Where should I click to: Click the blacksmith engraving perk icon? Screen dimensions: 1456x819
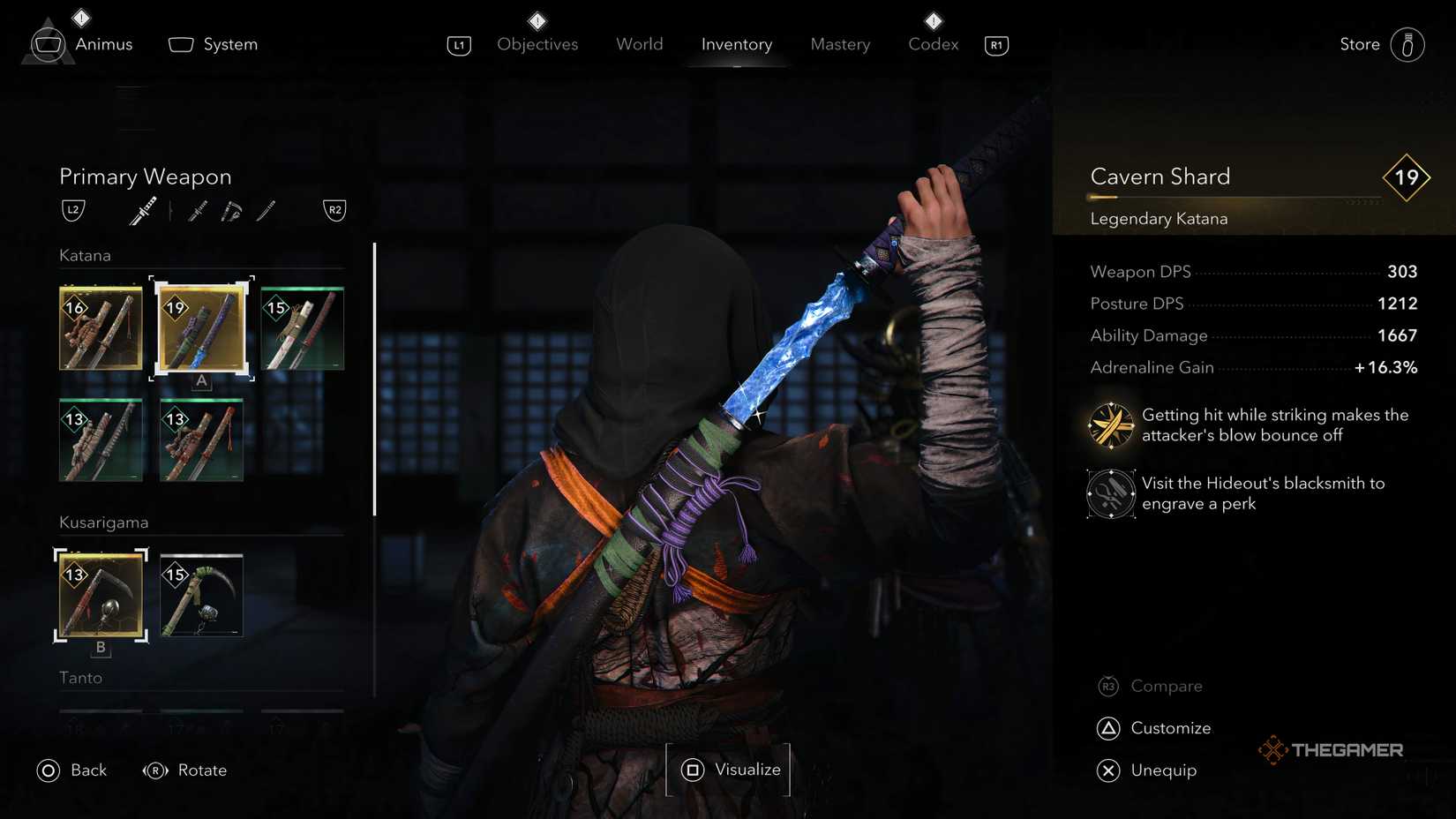tap(1109, 493)
